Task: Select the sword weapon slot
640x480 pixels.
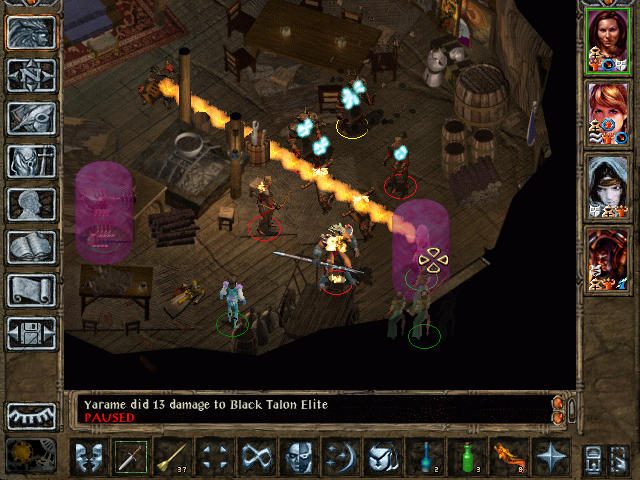Action: tap(131, 457)
